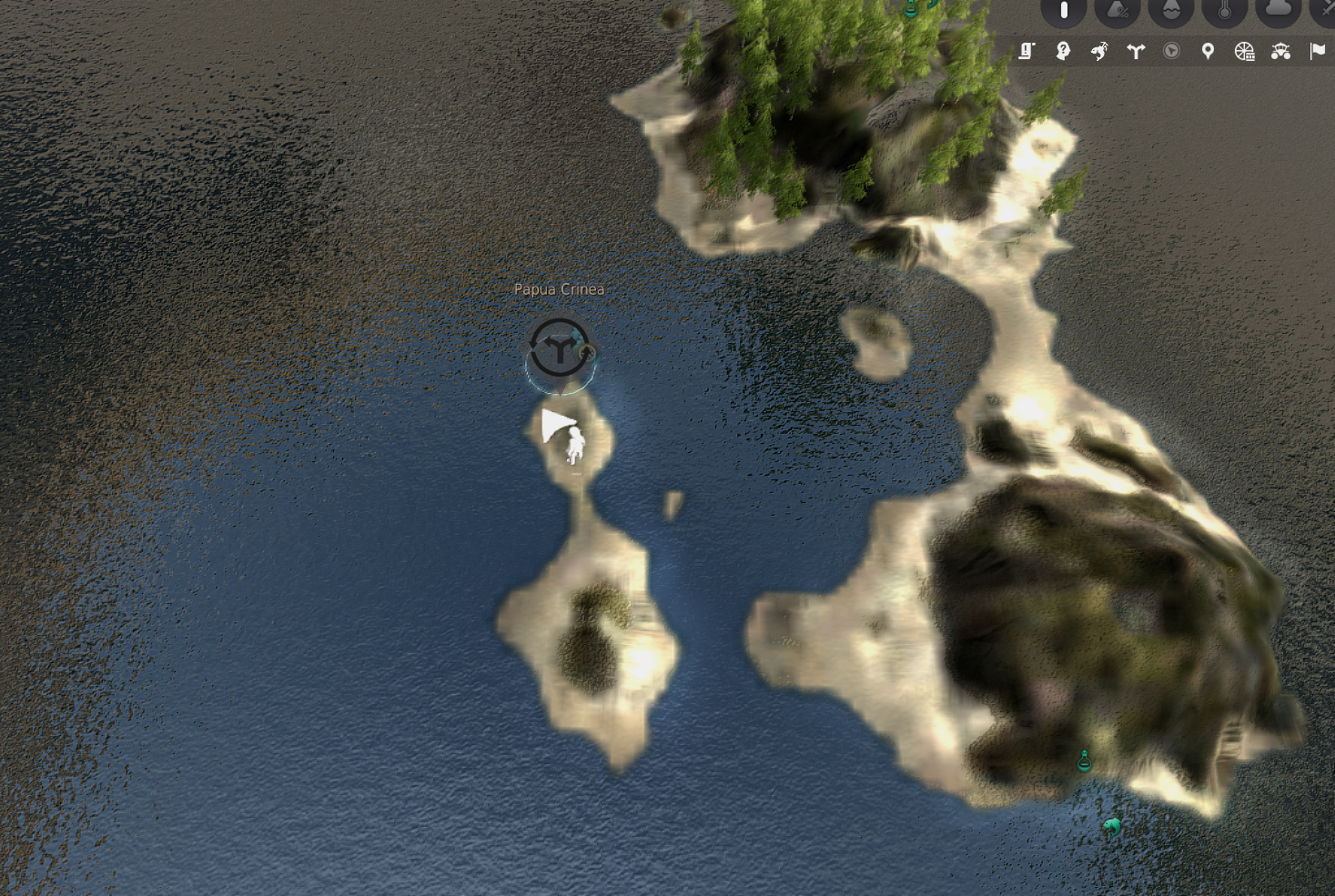1335x896 pixels.
Task: Toggle the wagon transport filter icon
Action: pos(1281,51)
